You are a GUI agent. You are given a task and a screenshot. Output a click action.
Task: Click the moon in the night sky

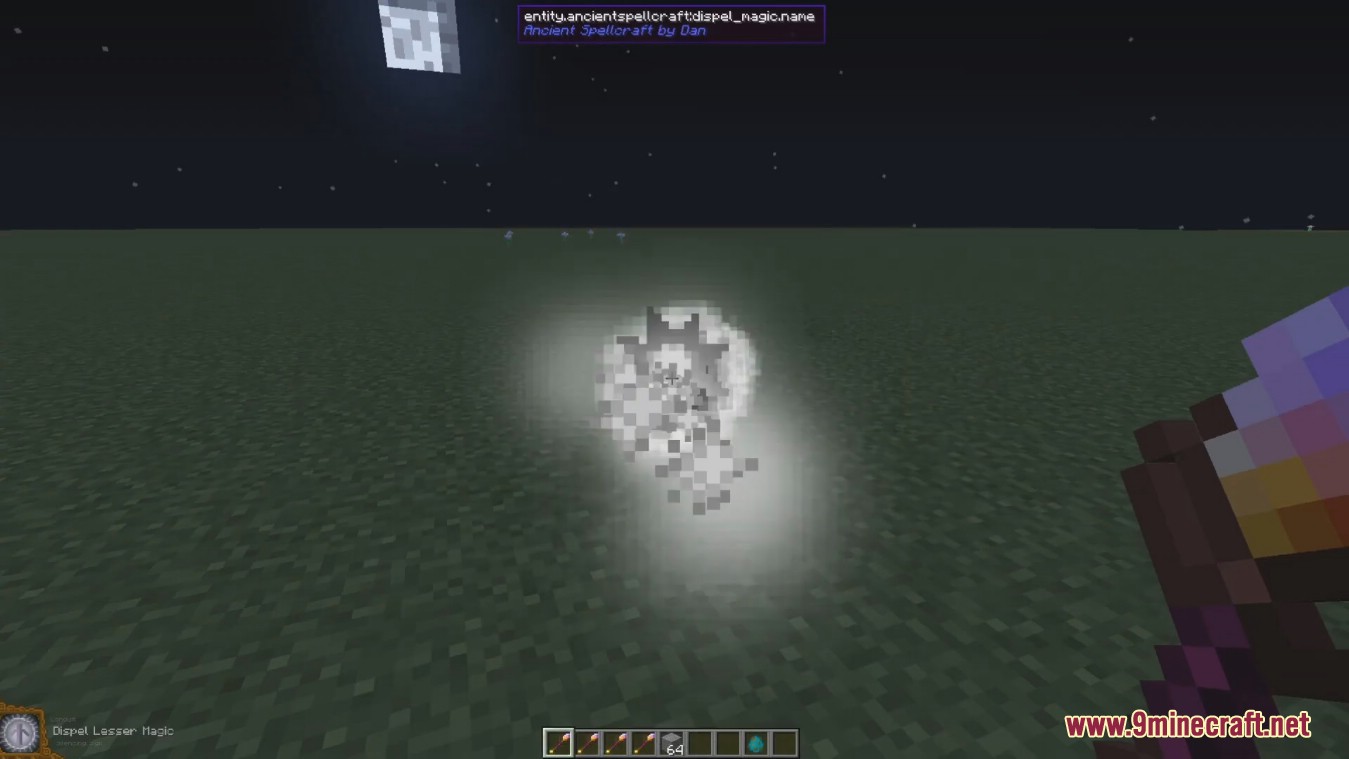coord(418,33)
